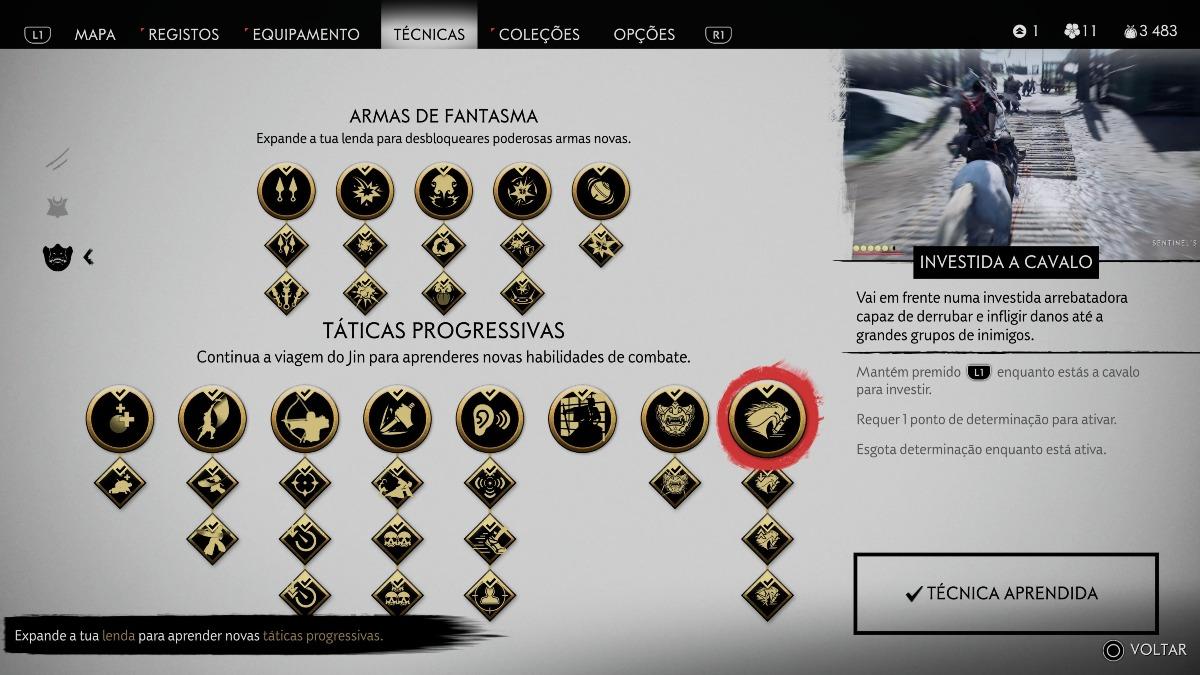Open the Coleções tab
1200x675 pixels.
click(539, 34)
